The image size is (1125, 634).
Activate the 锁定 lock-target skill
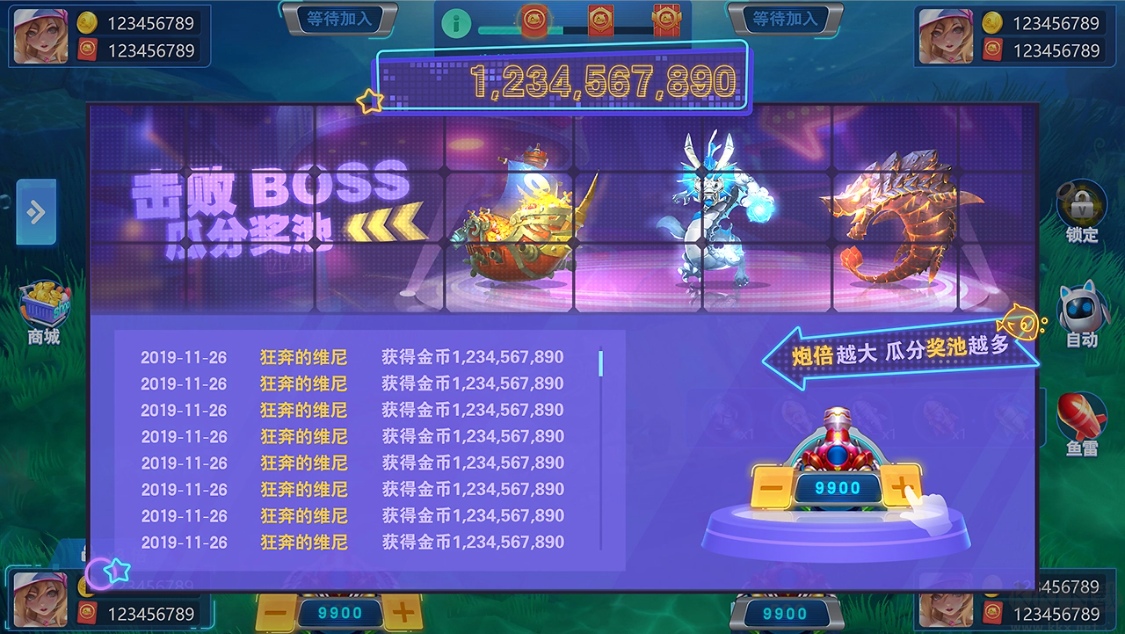[x=1082, y=208]
